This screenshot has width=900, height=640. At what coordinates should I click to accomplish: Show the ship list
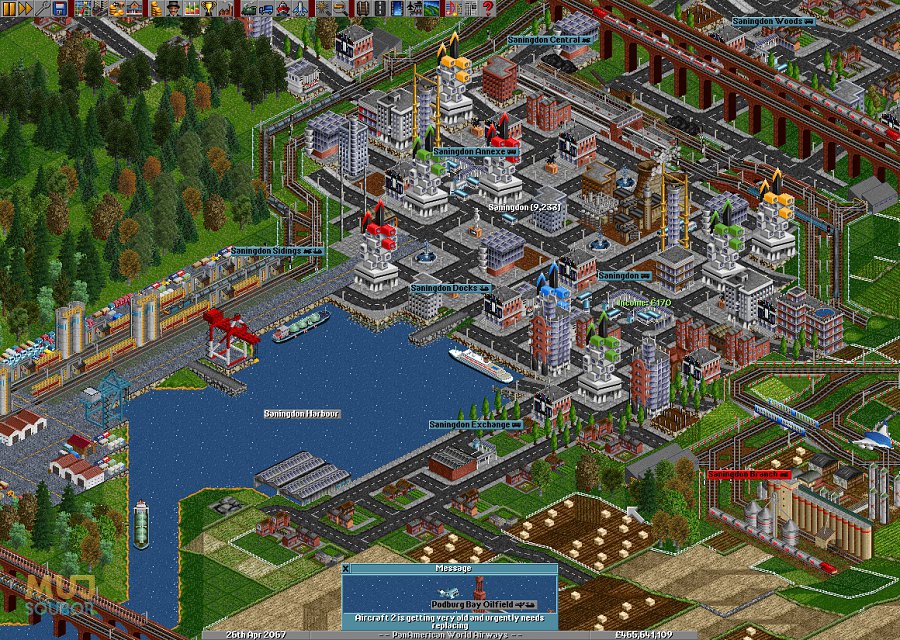283,9
